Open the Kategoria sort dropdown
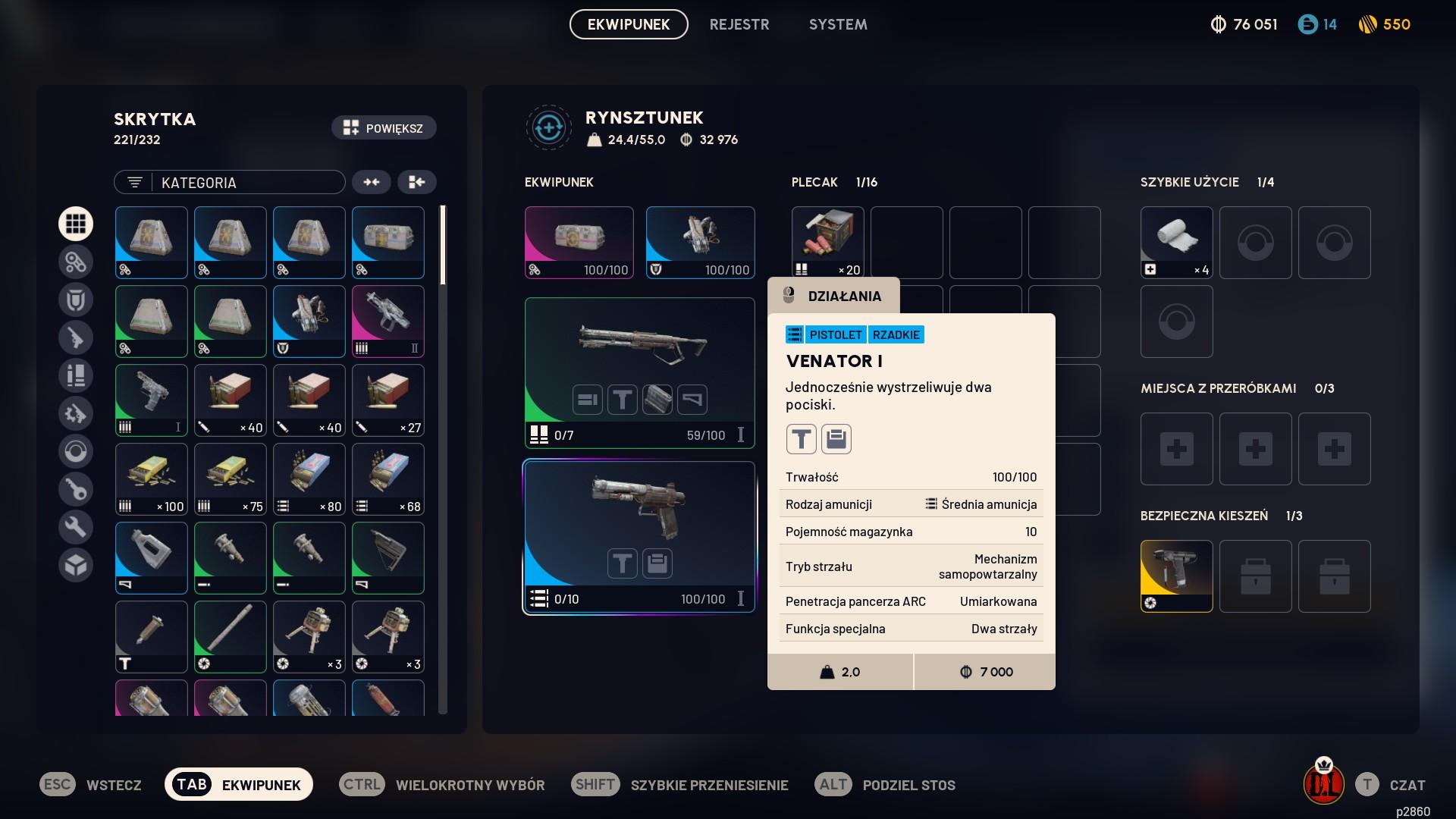This screenshot has width=1456, height=819. pos(230,182)
